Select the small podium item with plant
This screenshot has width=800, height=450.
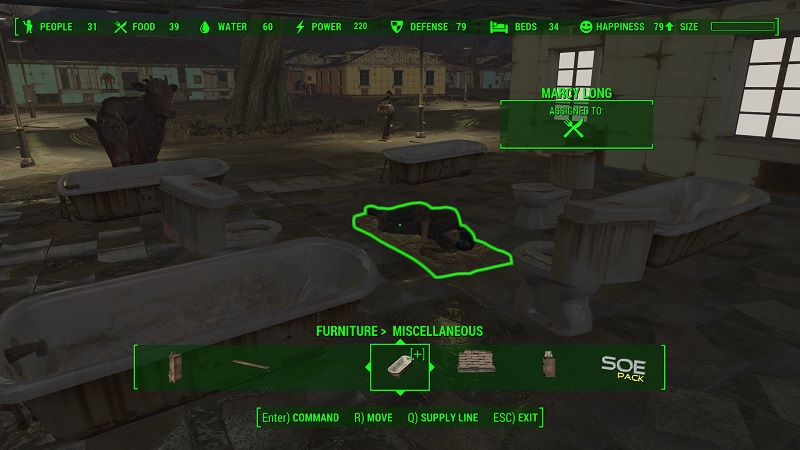click(548, 366)
